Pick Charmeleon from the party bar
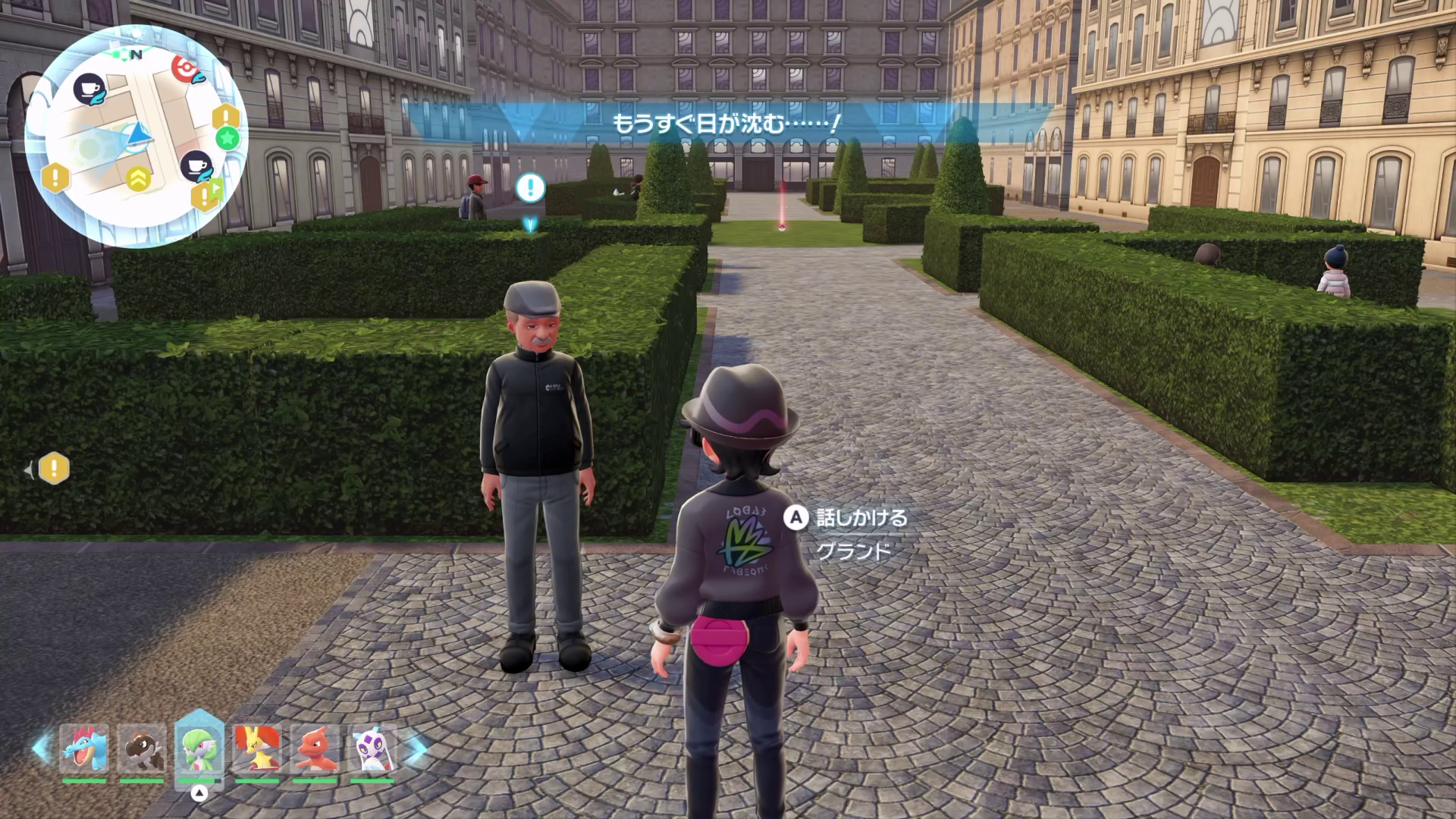 pos(314,748)
